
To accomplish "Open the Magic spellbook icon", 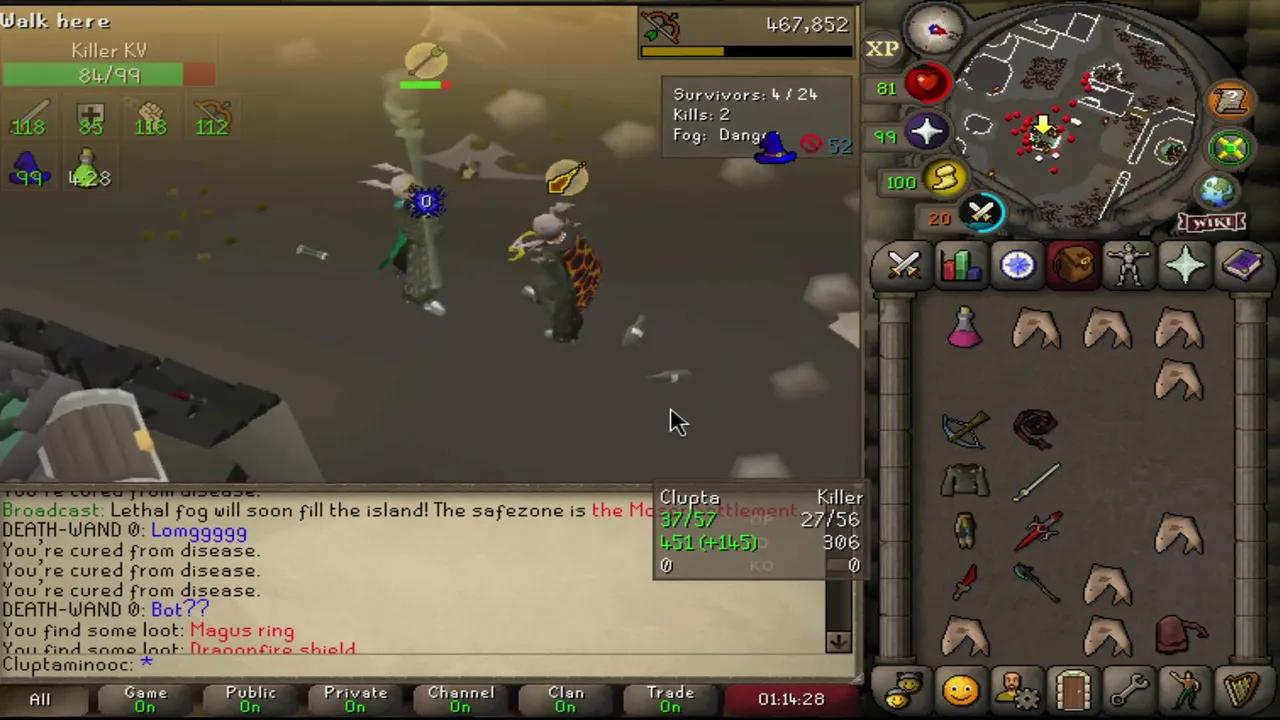I will pyautogui.click(x=1242, y=264).
